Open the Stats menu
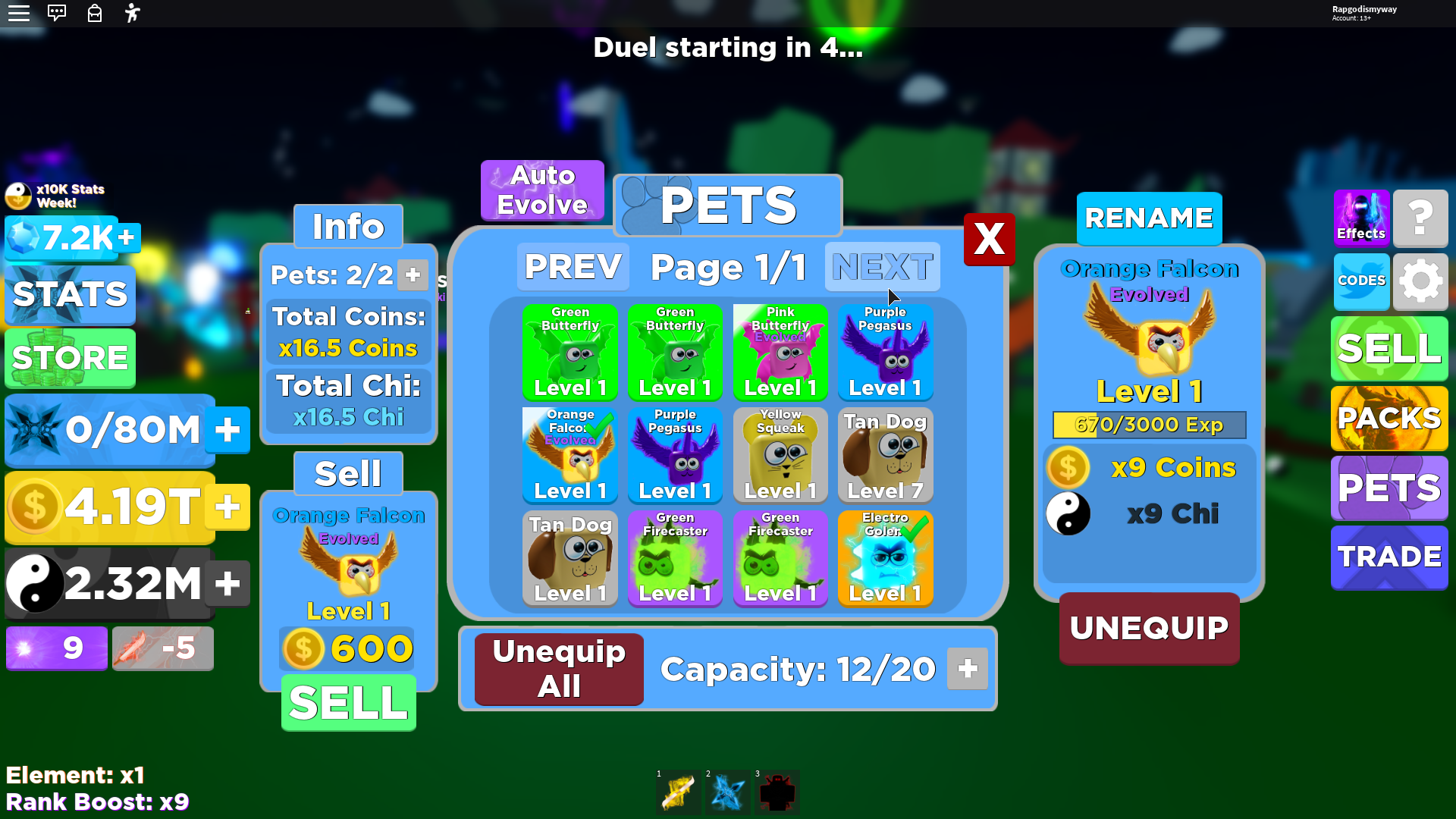 70,294
